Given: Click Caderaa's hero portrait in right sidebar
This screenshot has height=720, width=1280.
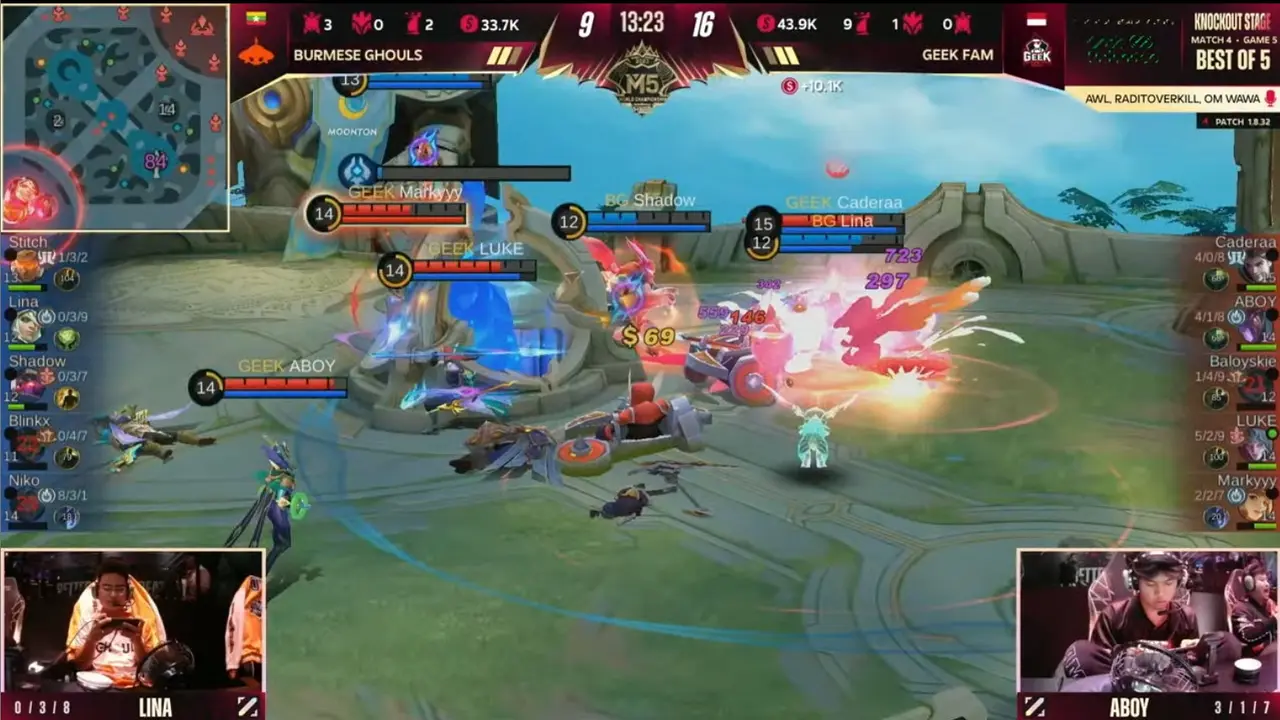Looking at the screenshot, I should pyautogui.click(x=1256, y=266).
